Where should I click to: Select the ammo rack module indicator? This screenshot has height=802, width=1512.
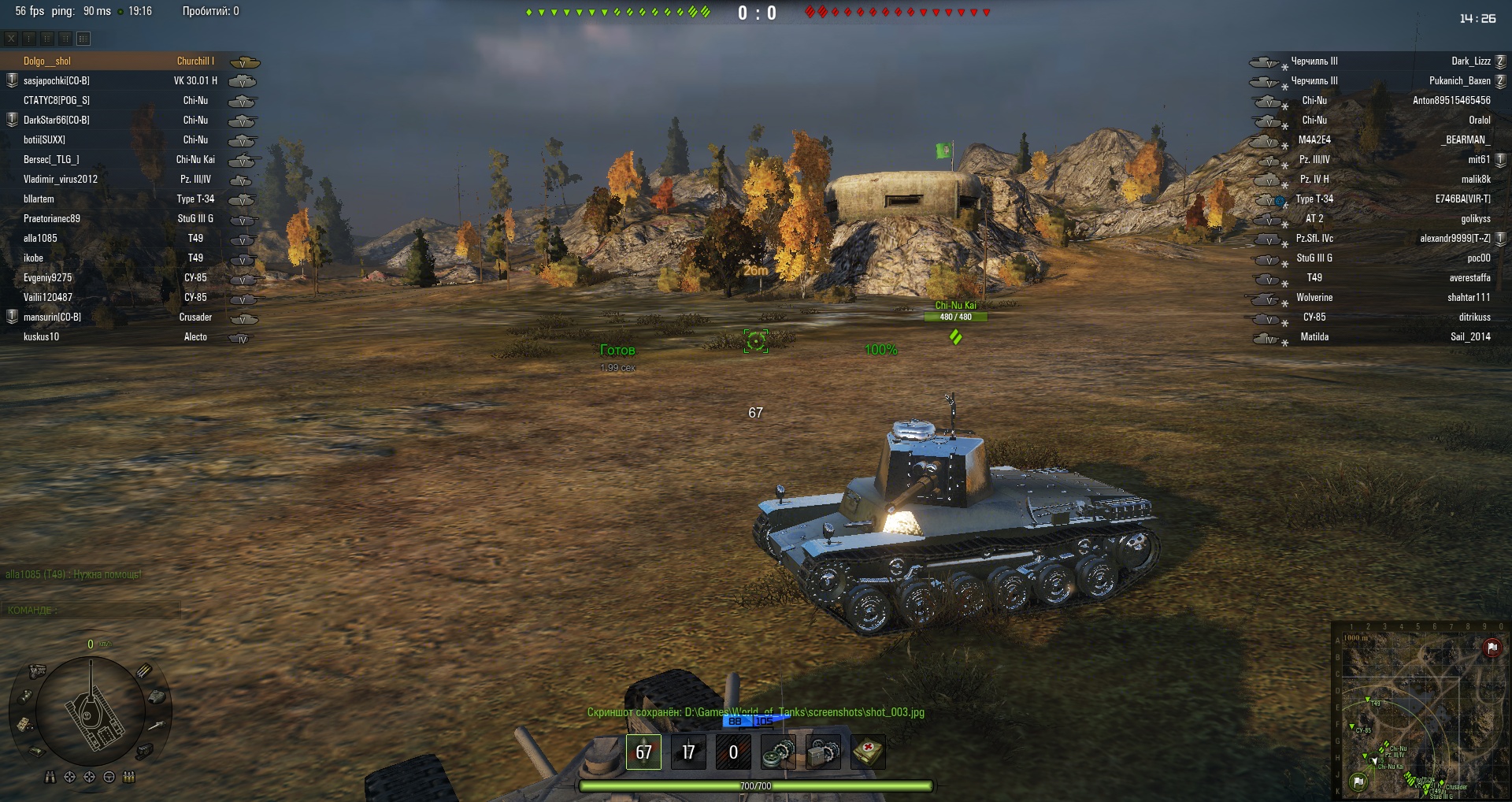coord(144,671)
